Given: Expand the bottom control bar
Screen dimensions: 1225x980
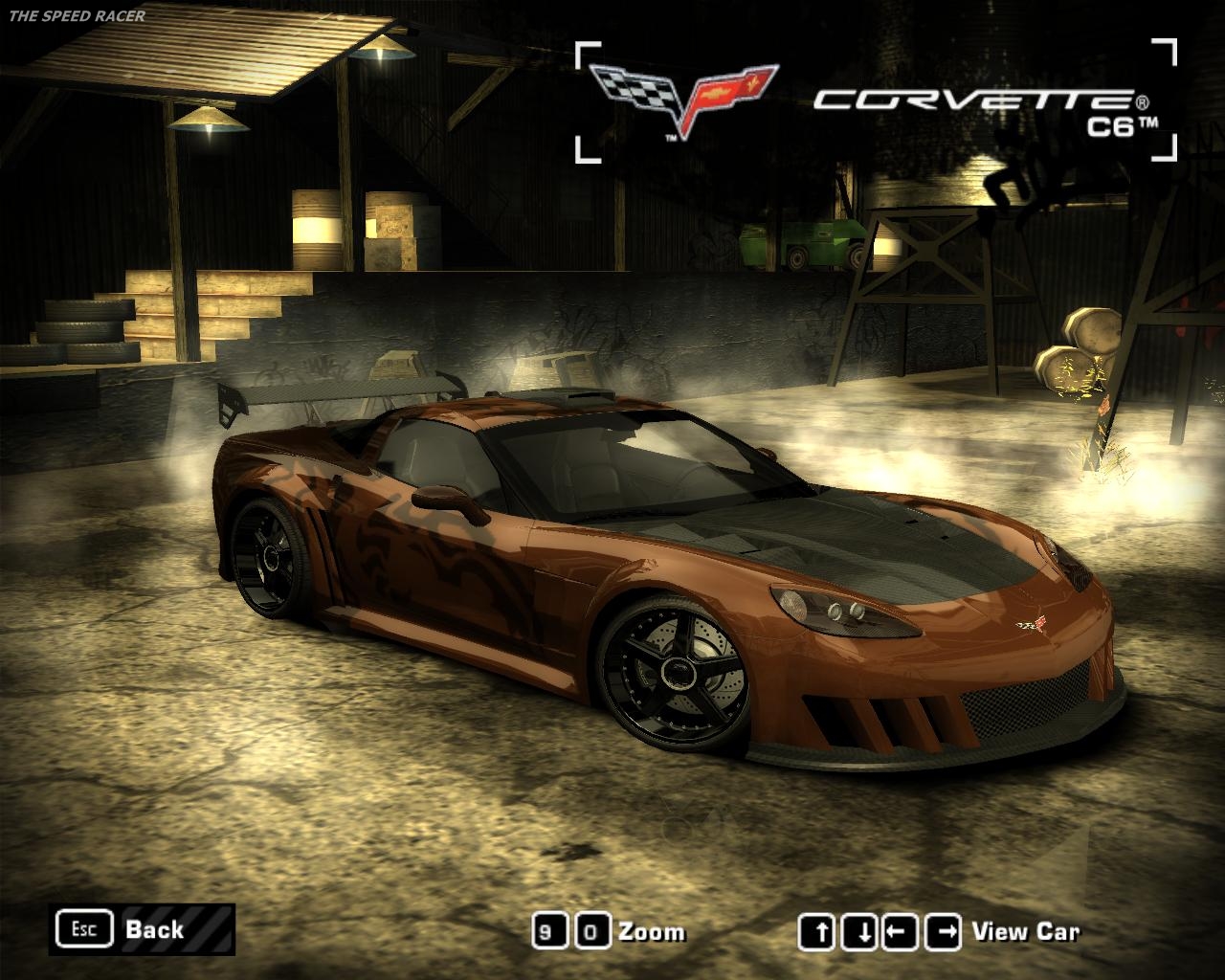Looking at the screenshot, I should (x=612, y=929).
